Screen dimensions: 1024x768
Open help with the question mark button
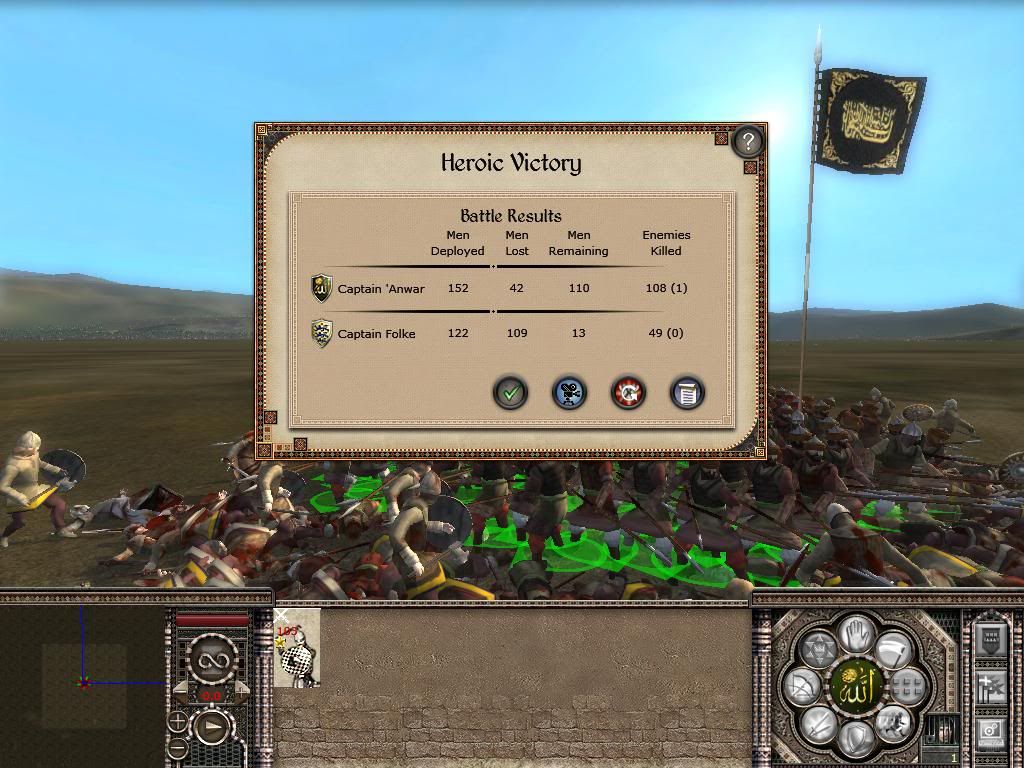tap(748, 141)
